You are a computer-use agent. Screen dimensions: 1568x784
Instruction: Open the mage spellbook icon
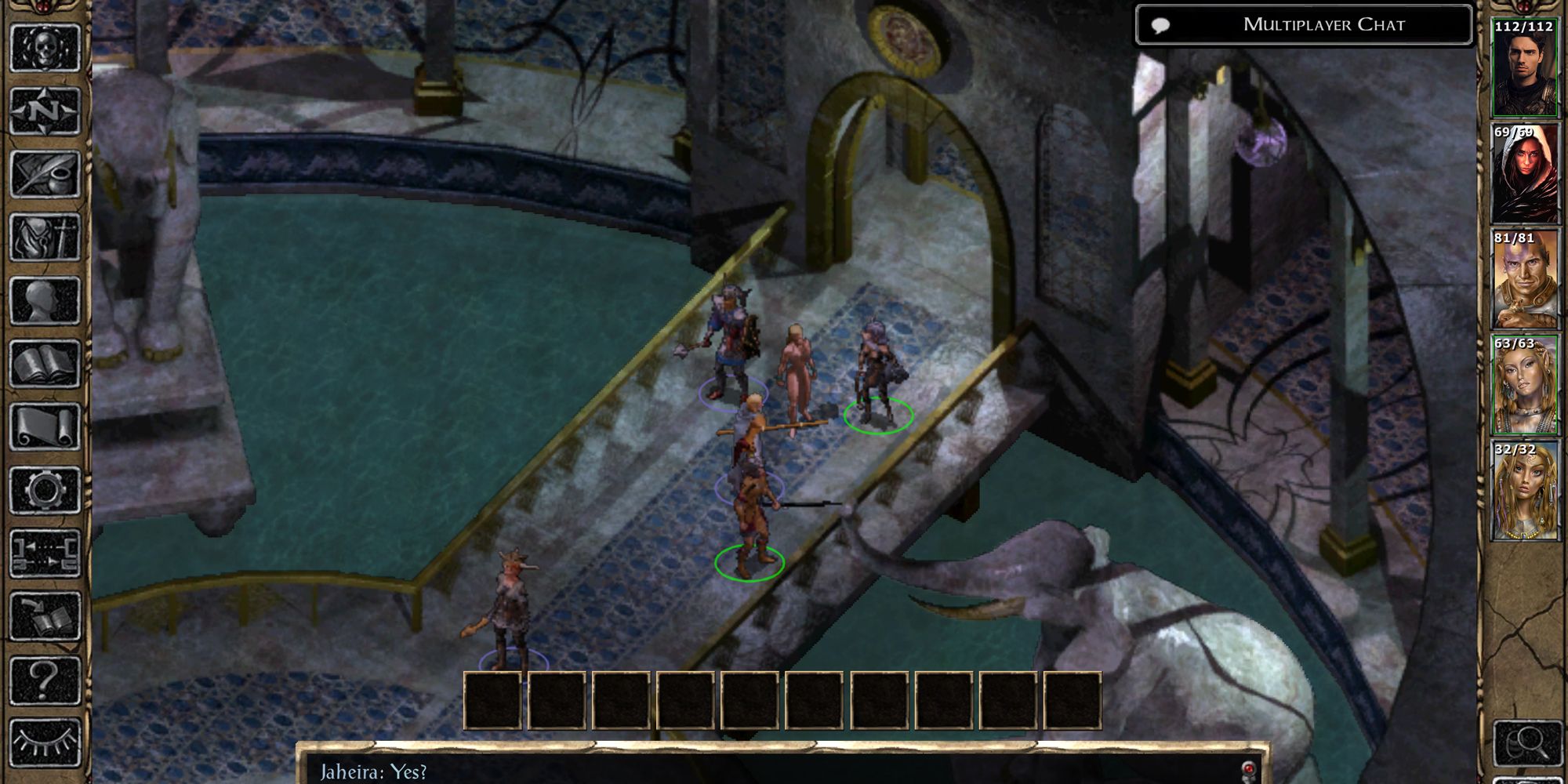(45, 364)
